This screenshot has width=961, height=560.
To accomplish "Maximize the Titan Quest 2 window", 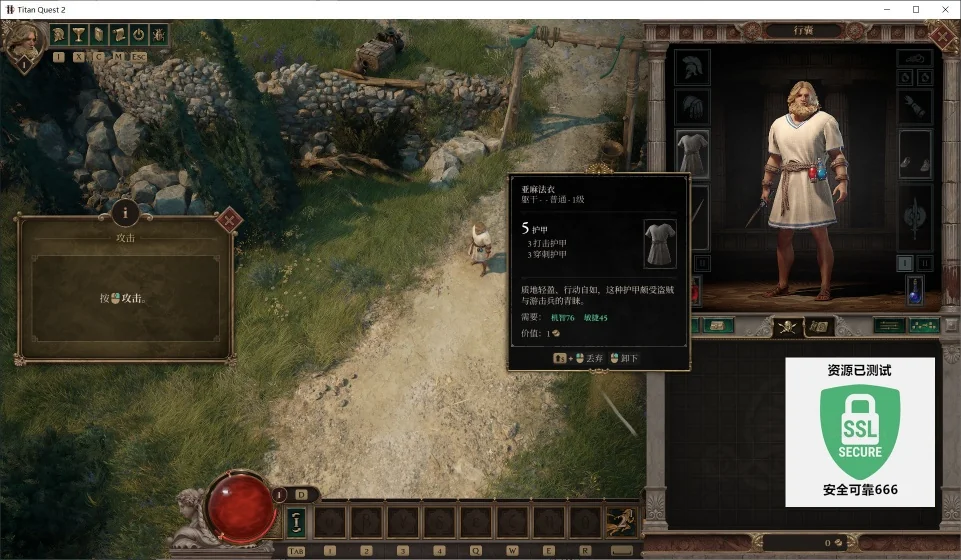I will coord(915,9).
